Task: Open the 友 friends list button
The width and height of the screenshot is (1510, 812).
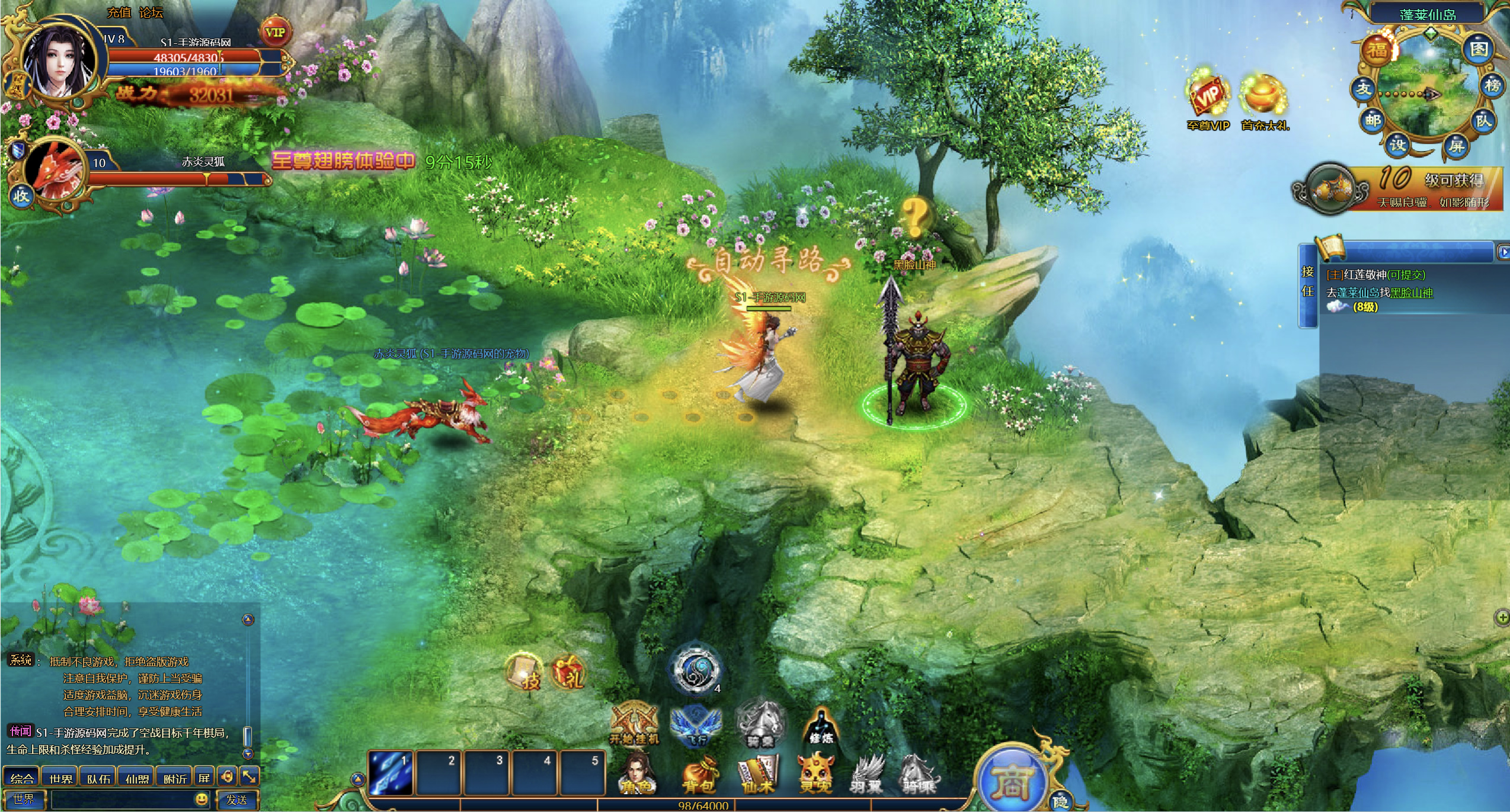Action: coord(1364,89)
